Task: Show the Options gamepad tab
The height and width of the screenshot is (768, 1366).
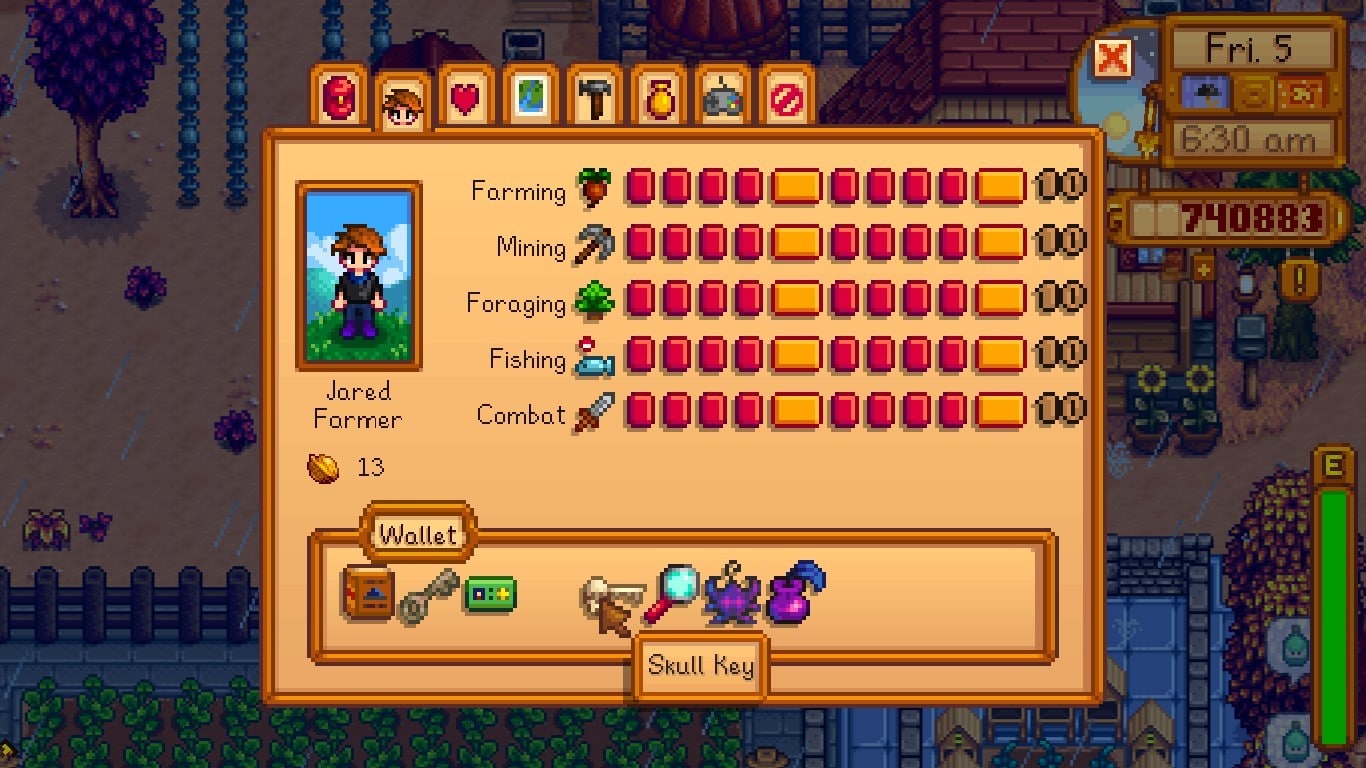Action: point(722,98)
